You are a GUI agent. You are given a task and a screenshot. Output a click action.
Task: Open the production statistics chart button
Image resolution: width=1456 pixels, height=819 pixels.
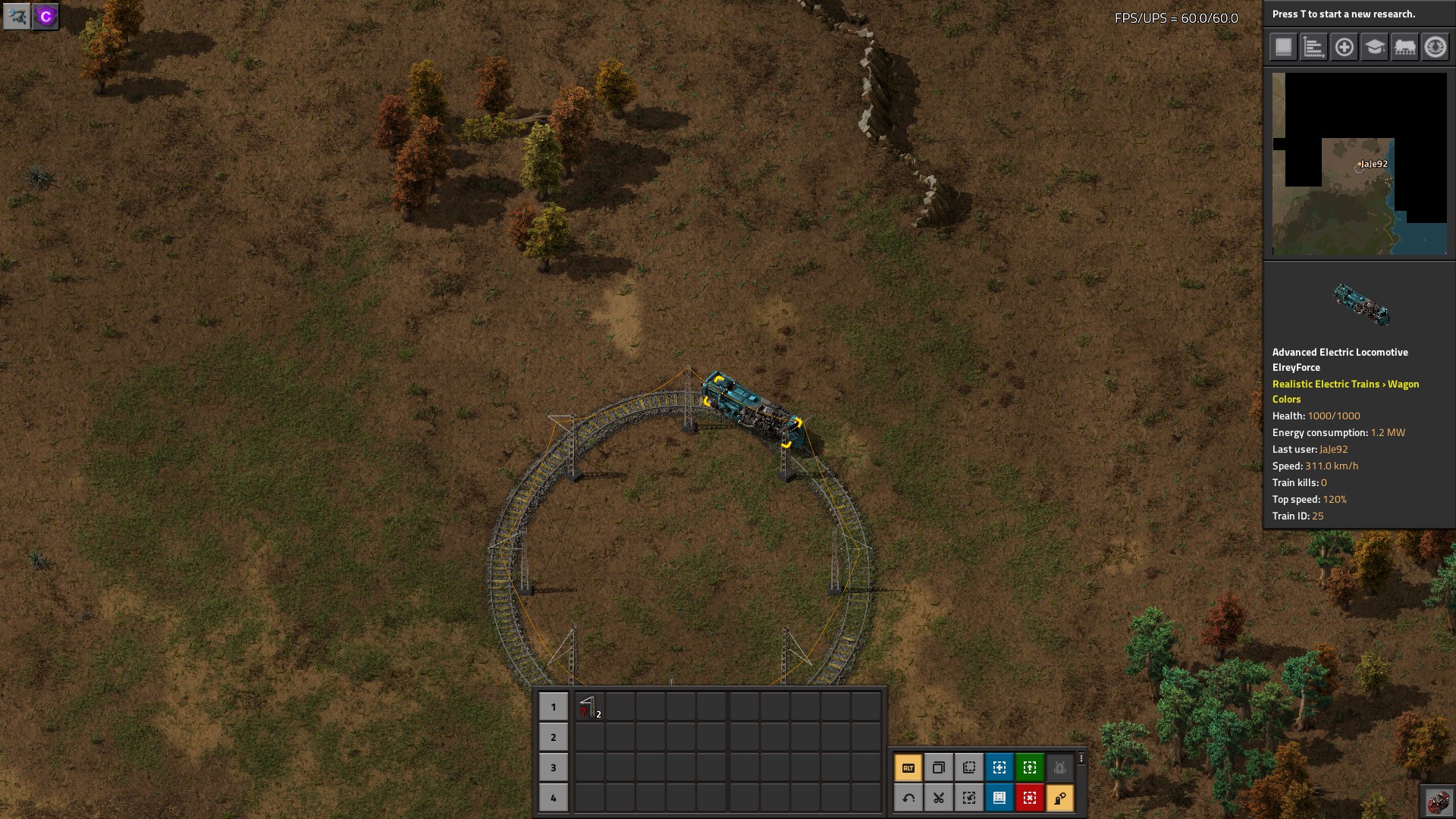(x=1313, y=47)
